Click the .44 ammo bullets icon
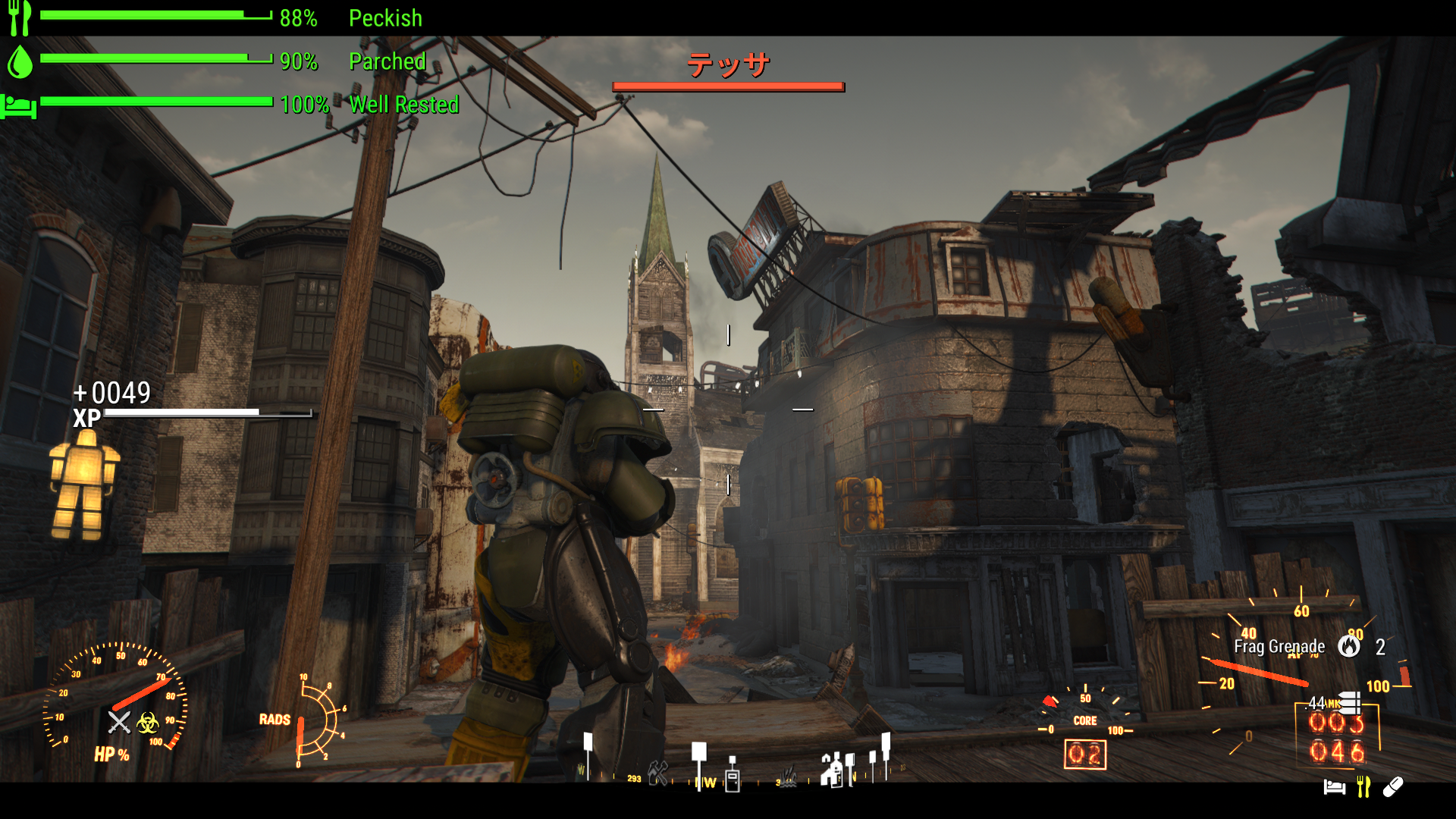This screenshot has height=819, width=1456. pyautogui.click(x=1350, y=703)
